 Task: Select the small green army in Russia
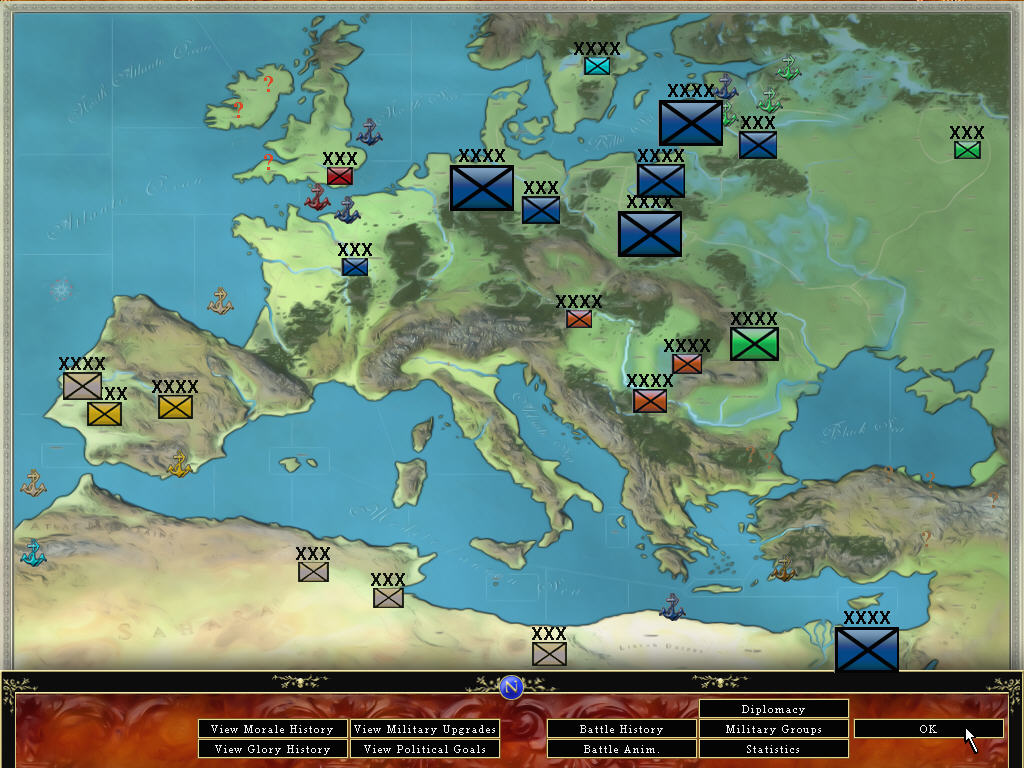(967, 150)
